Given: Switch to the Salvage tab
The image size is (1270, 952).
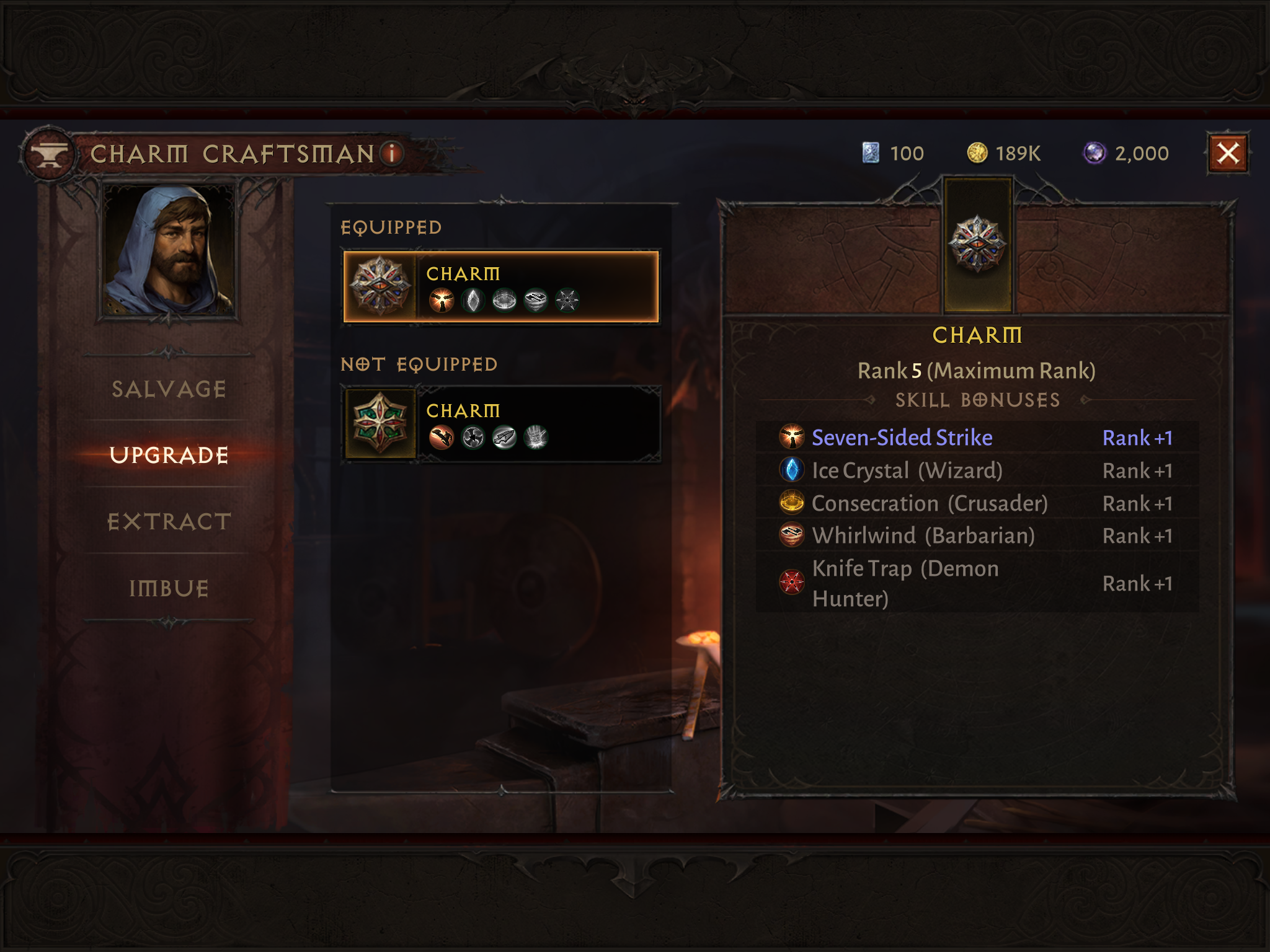Looking at the screenshot, I should [169, 389].
